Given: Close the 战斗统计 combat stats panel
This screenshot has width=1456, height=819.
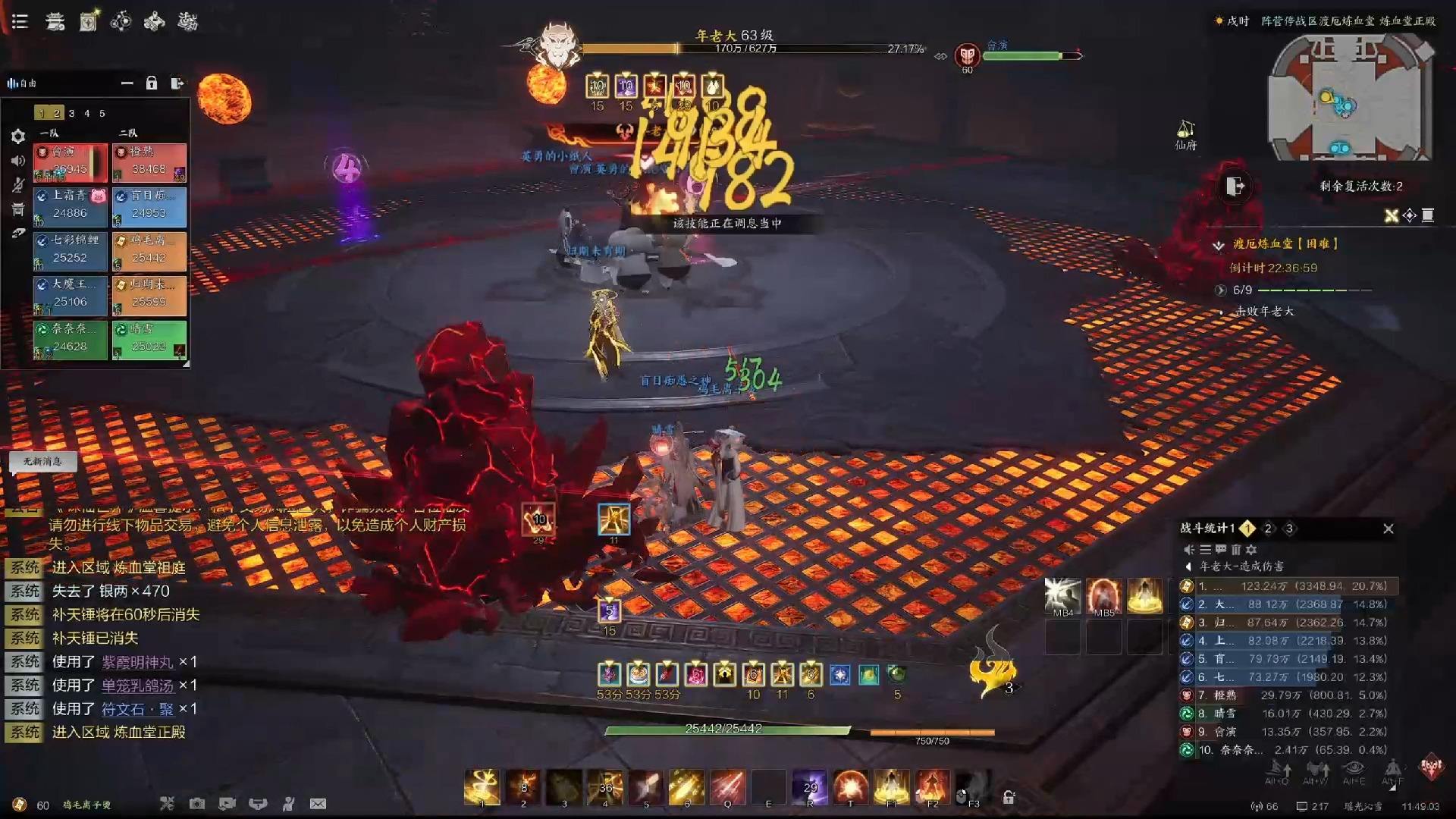Looking at the screenshot, I should tap(1388, 529).
